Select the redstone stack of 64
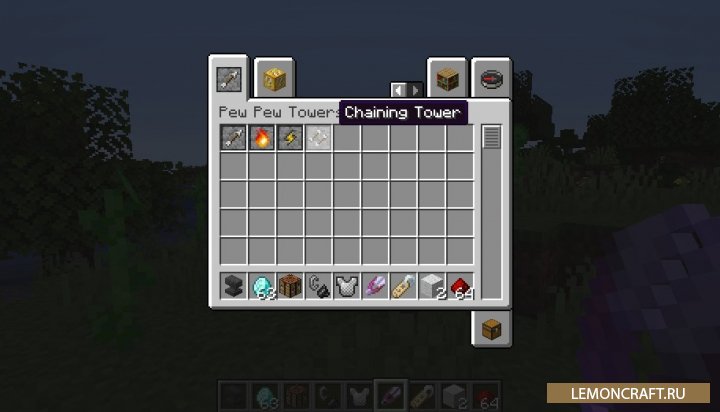Image resolution: width=720 pixels, height=412 pixels. (460, 286)
